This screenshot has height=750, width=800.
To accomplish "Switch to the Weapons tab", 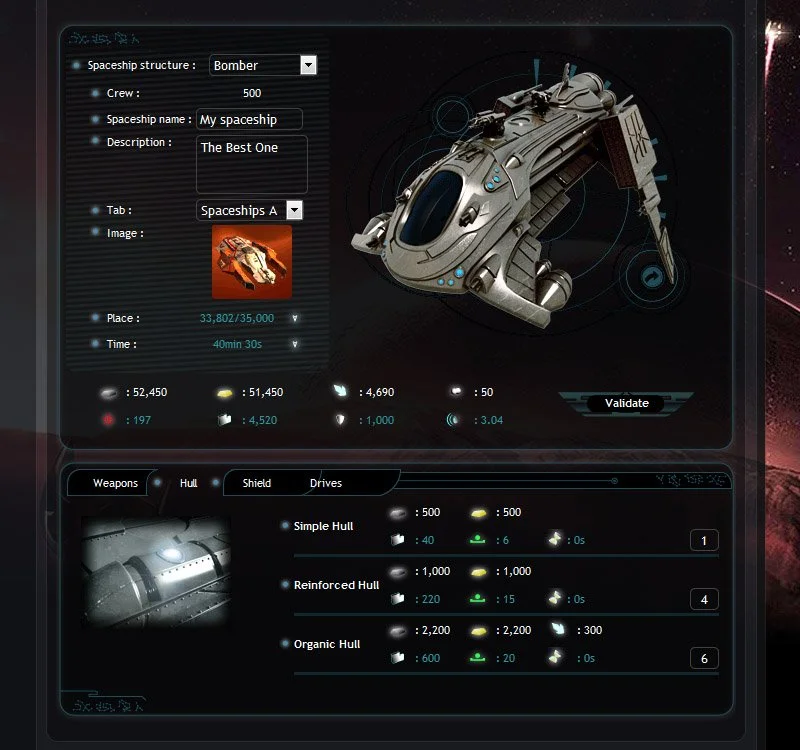I will click(115, 483).
